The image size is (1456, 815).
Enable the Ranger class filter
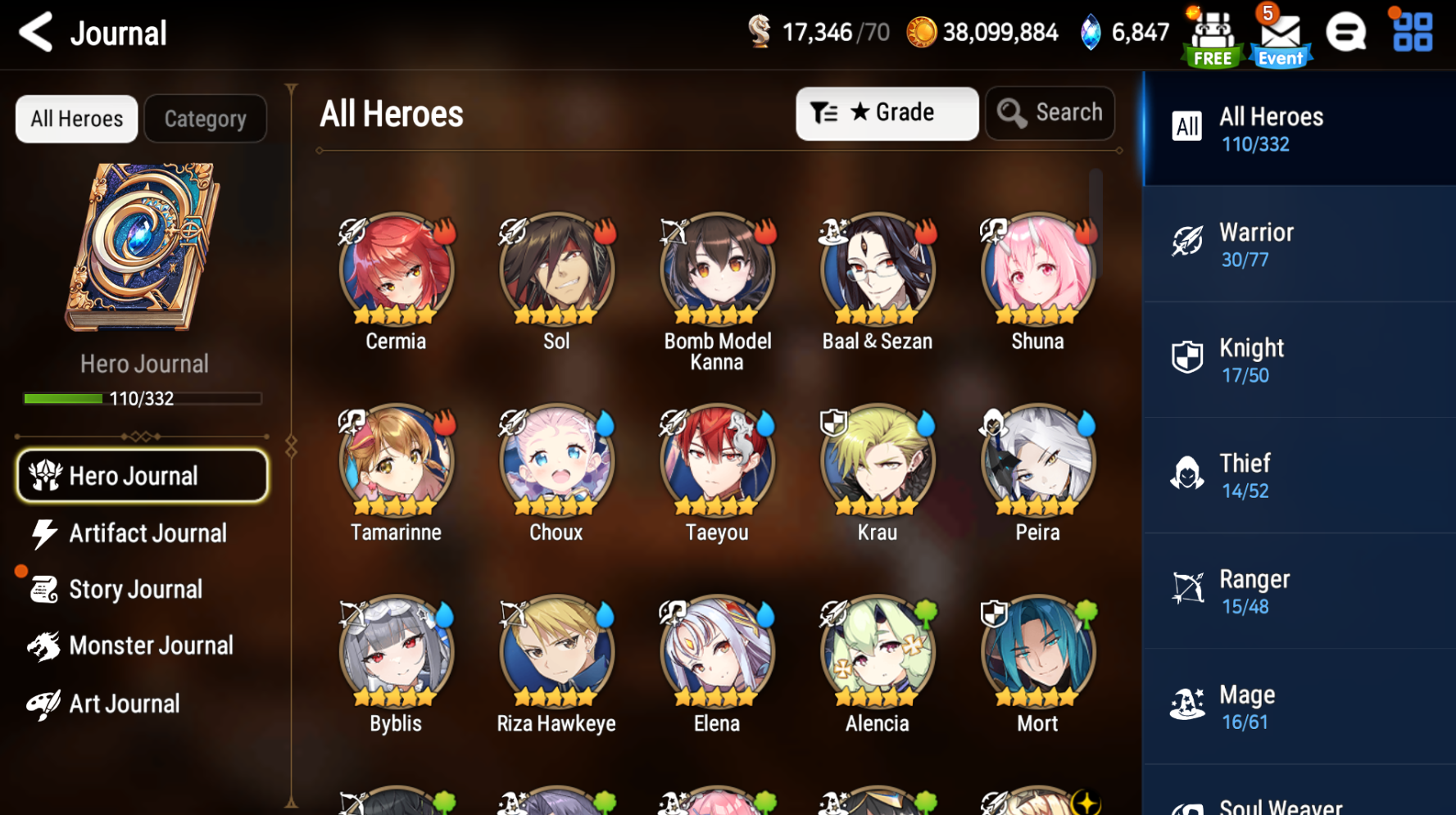1298,590
